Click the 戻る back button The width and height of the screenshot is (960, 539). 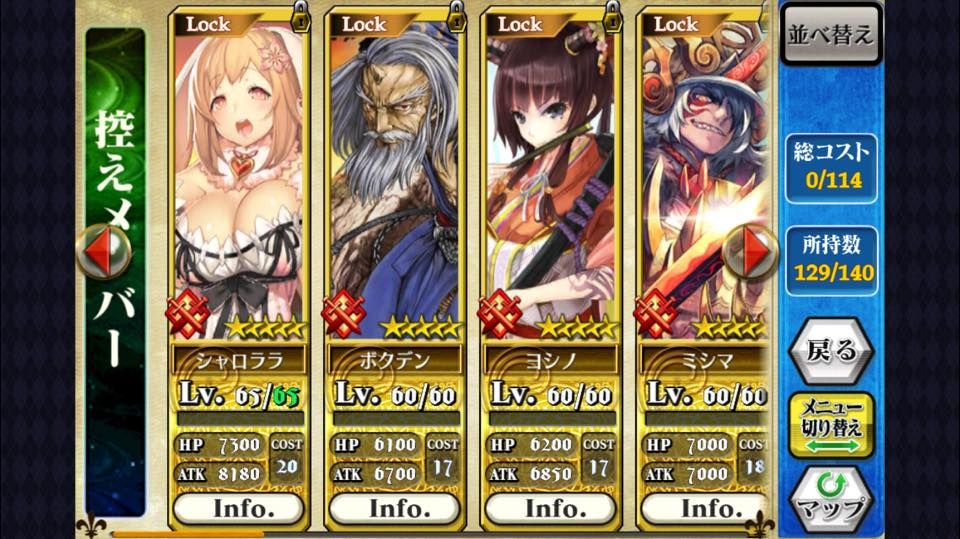(830, 351)
